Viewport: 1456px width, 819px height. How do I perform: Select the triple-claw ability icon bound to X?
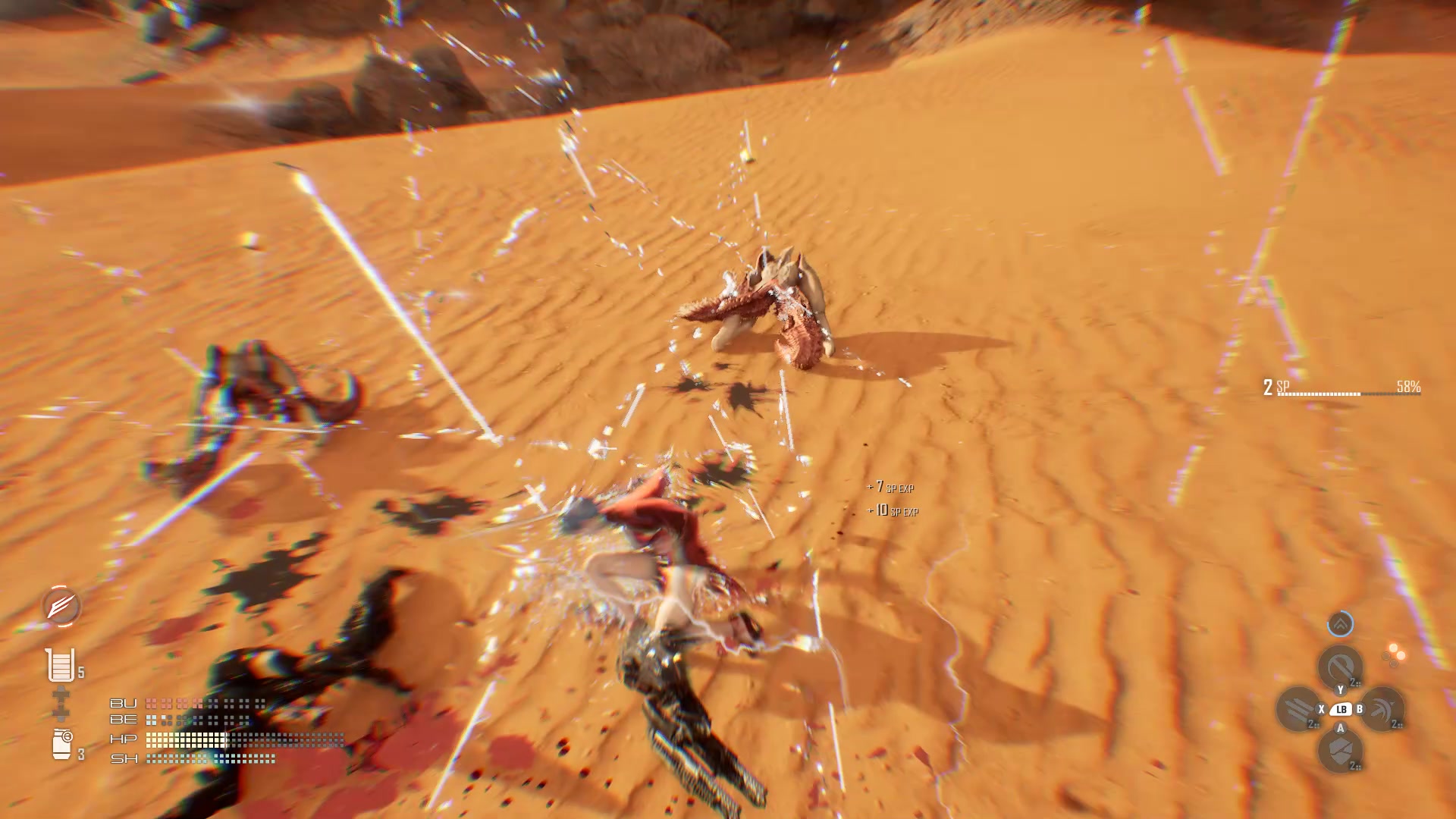(x=1299, y=710)
